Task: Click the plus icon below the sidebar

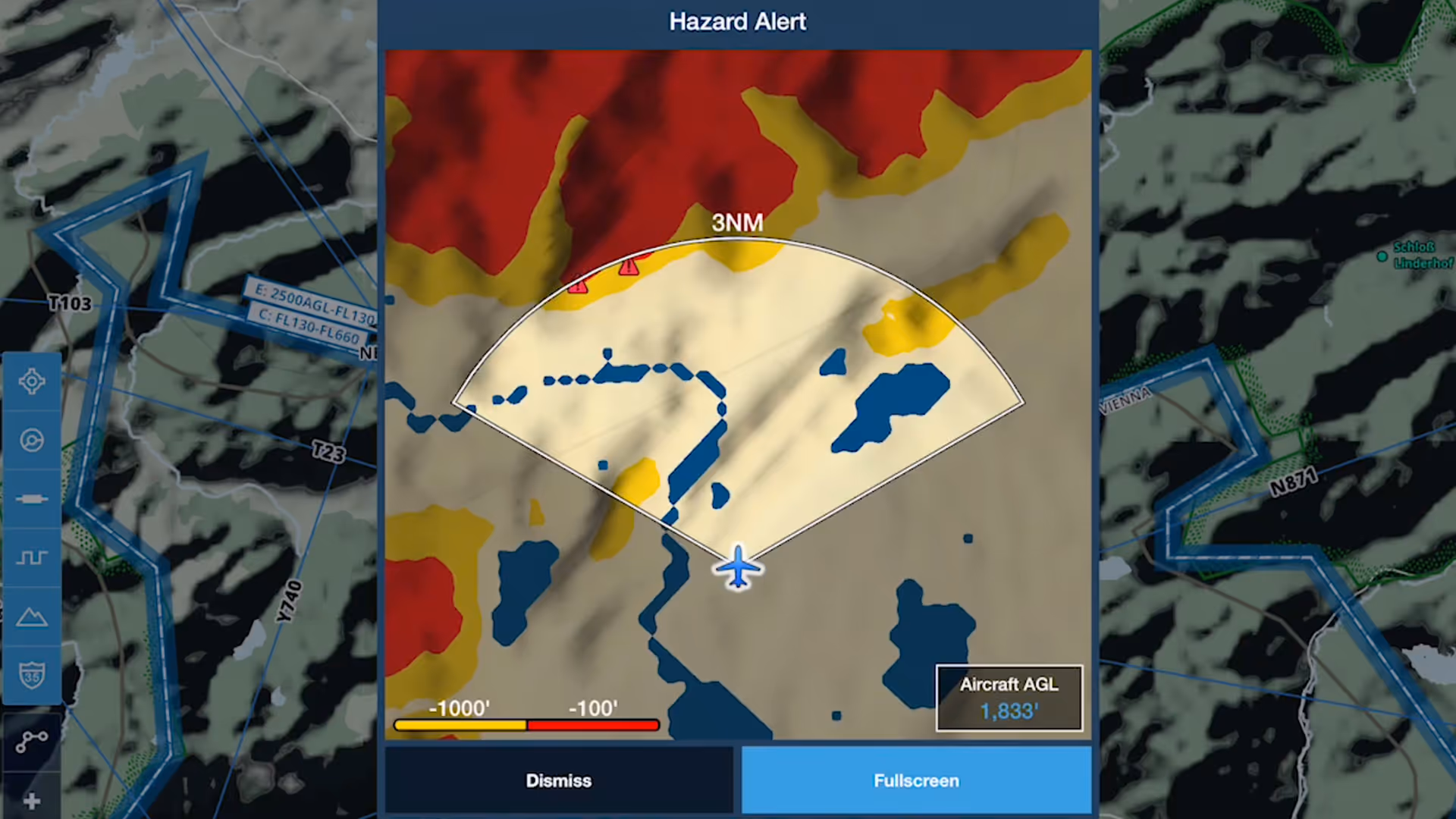Action: click(32, 801)
